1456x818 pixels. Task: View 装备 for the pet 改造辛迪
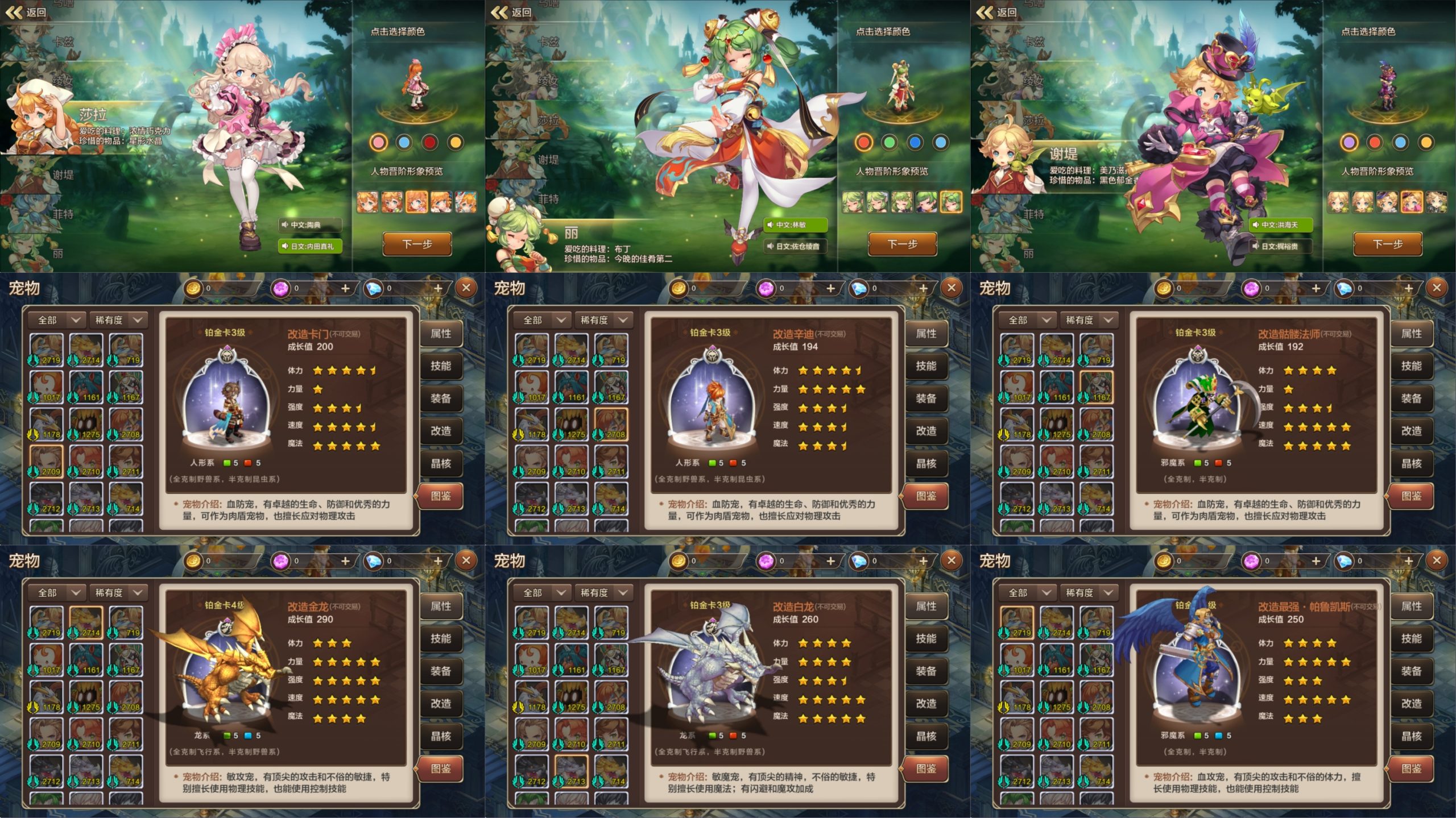(927, 399)
